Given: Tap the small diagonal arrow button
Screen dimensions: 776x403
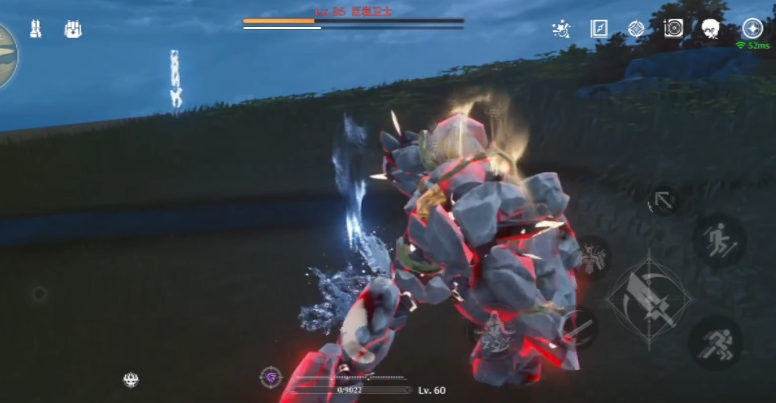Looking at the screenshot, I should tap(662, 201).
